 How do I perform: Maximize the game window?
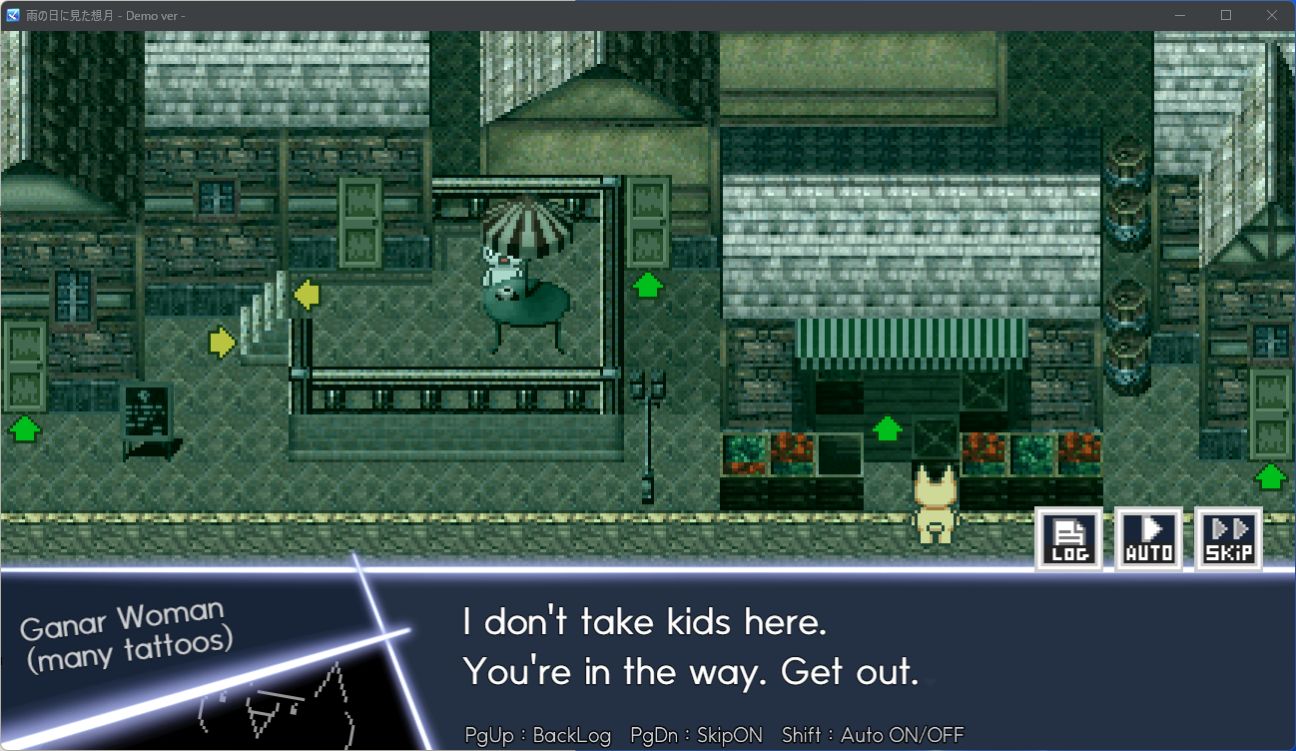tap(1226, 15)
